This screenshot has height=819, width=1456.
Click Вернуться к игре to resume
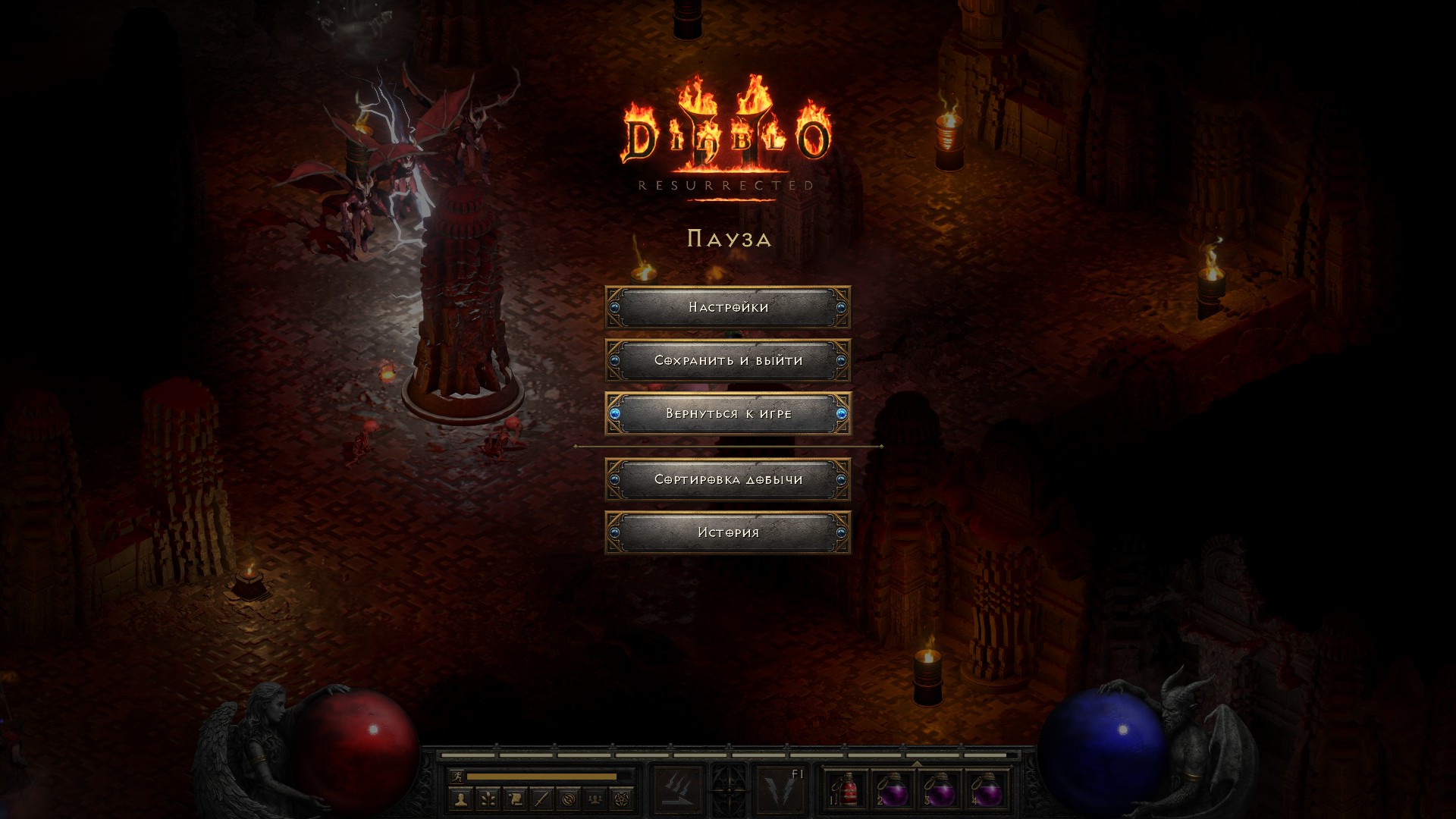coord(728,413)
